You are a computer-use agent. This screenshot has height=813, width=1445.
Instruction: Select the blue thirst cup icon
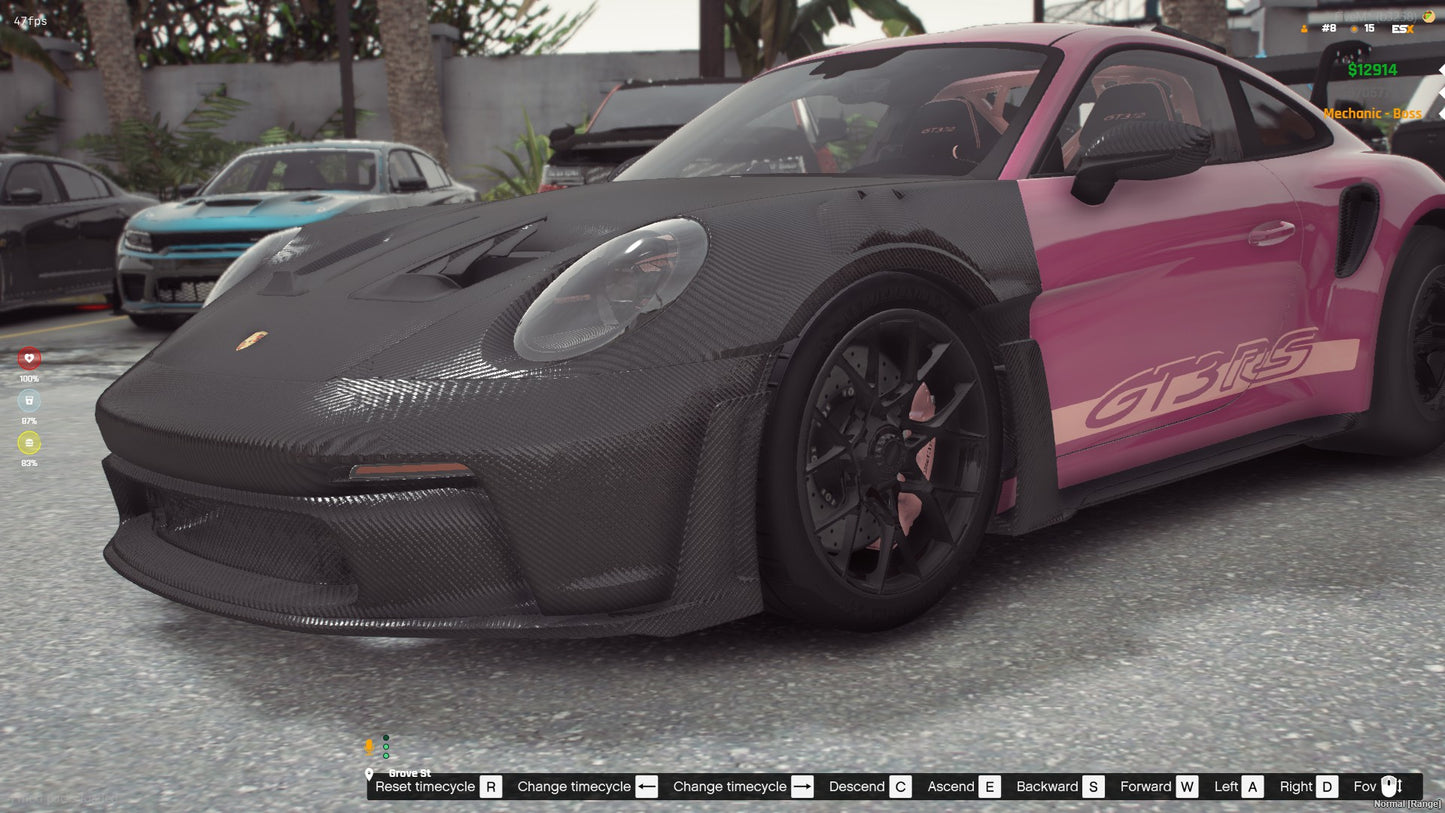point(29,399)
